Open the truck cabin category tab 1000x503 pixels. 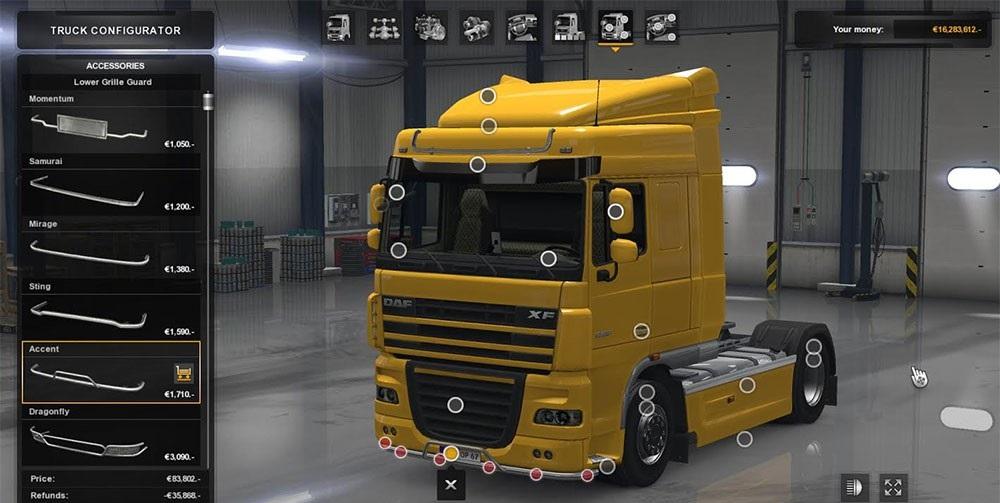click(338, 27)
